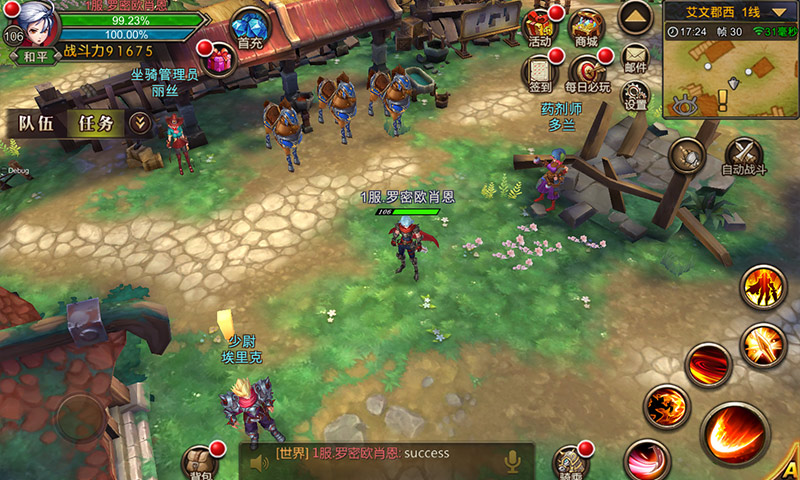
Task: Open the 首充 first recharge gem icon
Action: (x=249, y=29)
